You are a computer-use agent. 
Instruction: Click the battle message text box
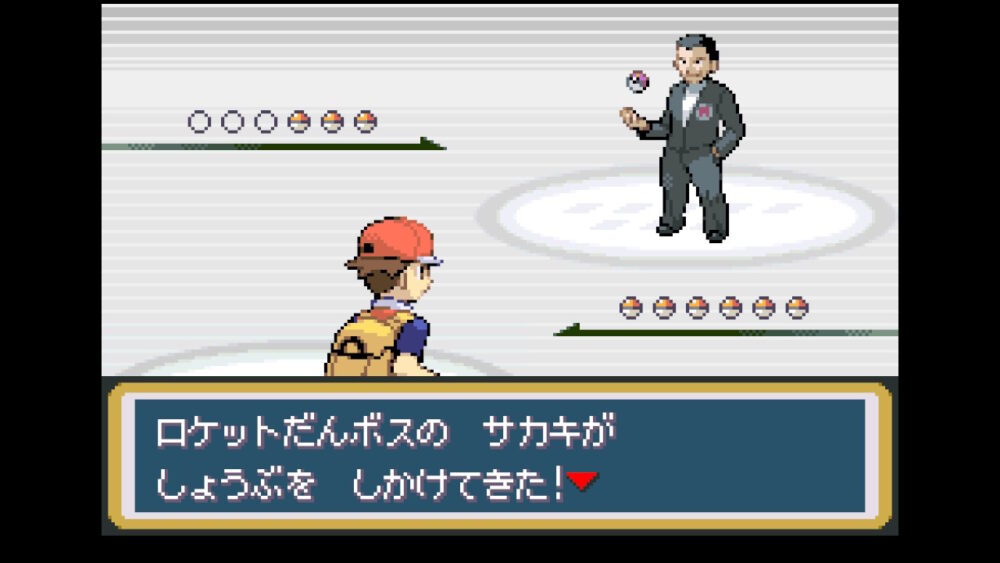coord(499,455)
